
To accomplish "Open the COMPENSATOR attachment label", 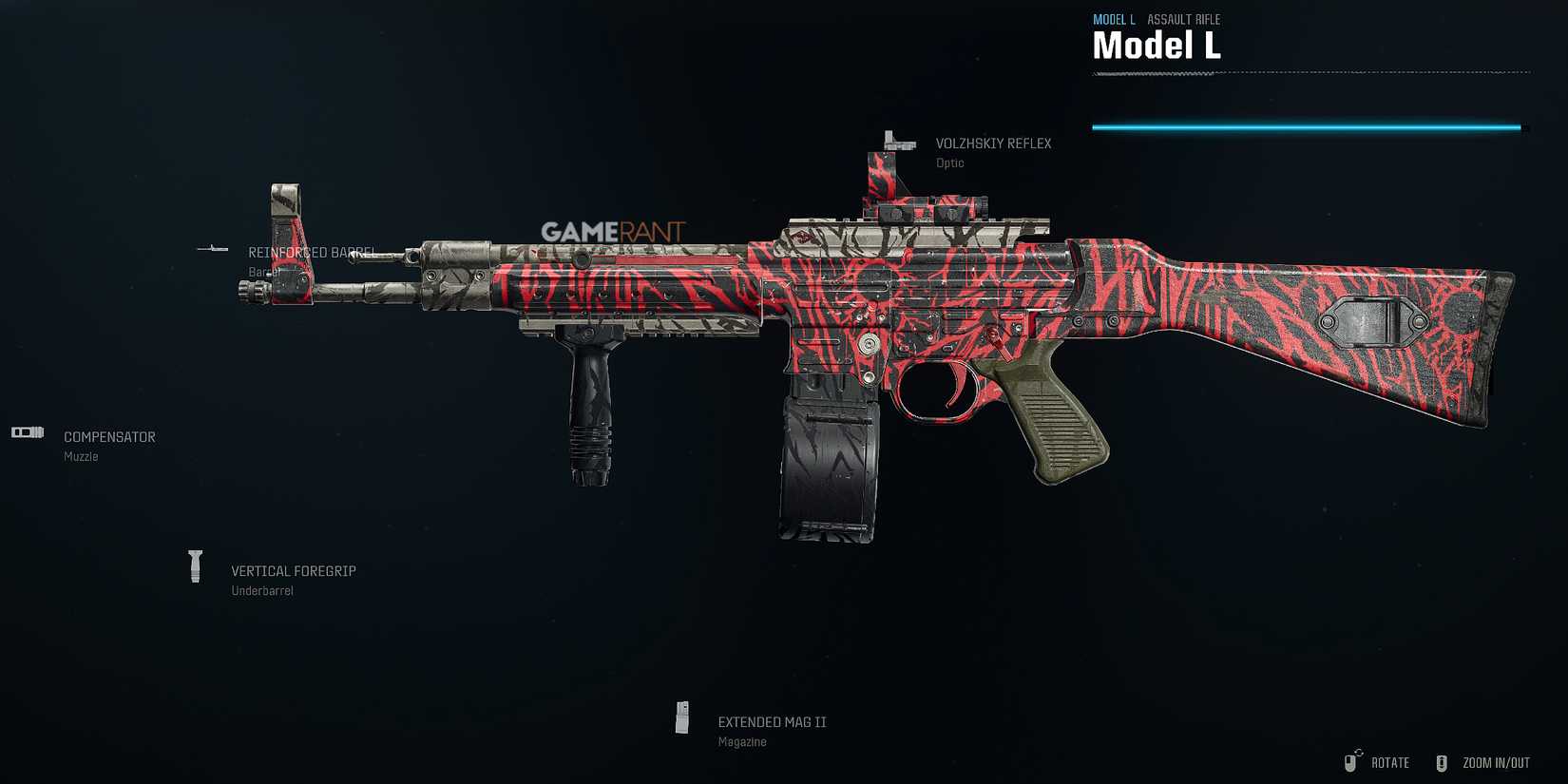I will pos(109,436).
